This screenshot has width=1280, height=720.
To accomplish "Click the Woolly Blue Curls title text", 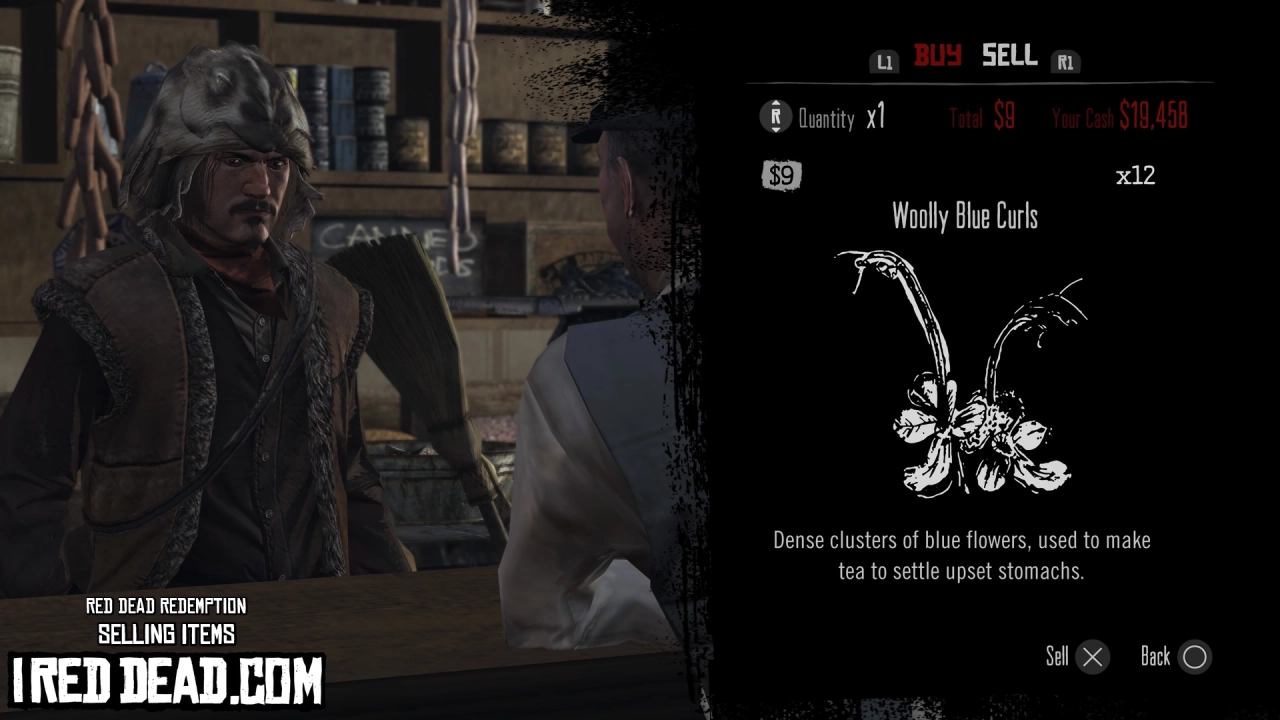I will click(964, 217).
